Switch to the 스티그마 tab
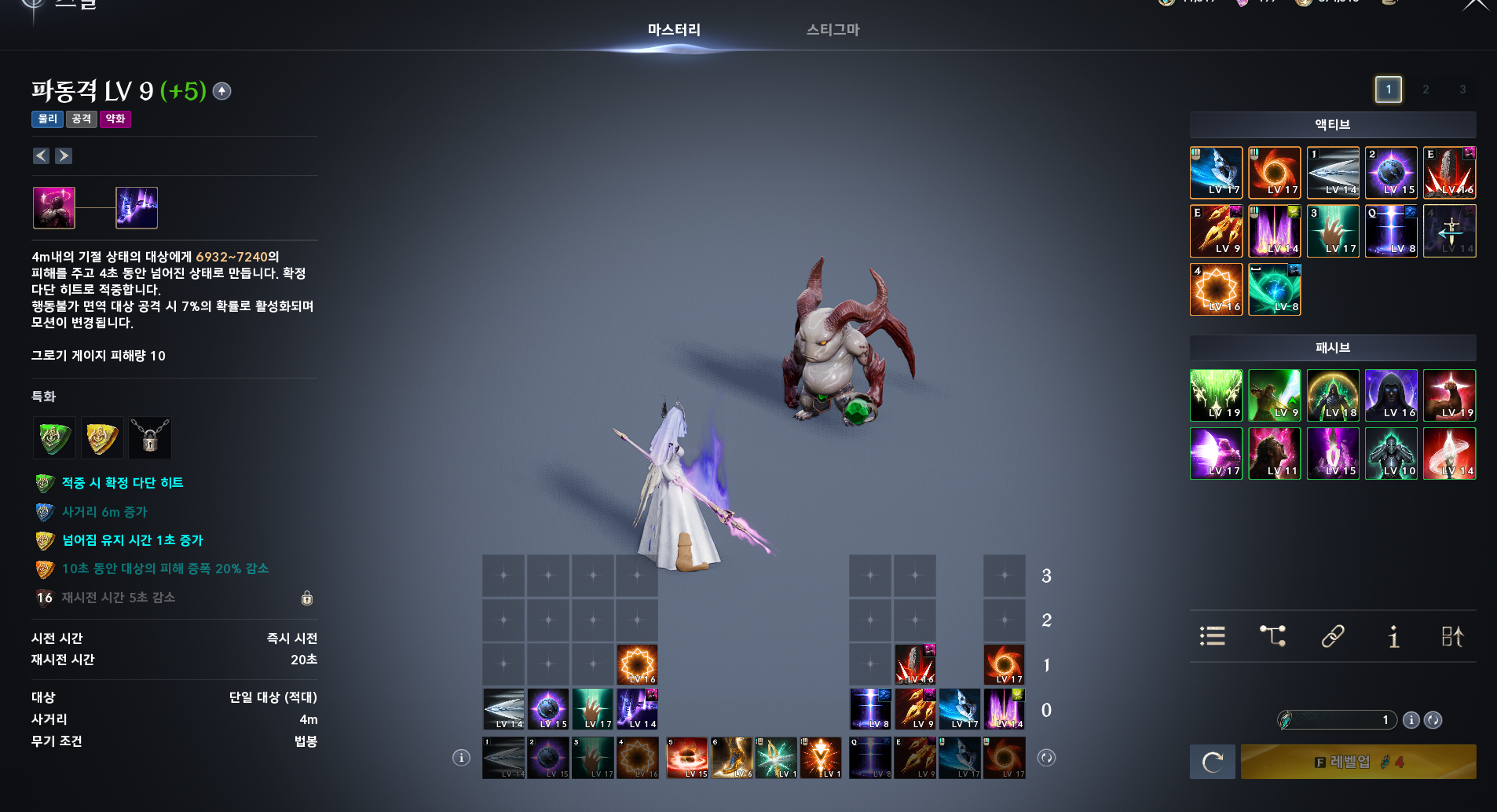 [x=833, y=30]
